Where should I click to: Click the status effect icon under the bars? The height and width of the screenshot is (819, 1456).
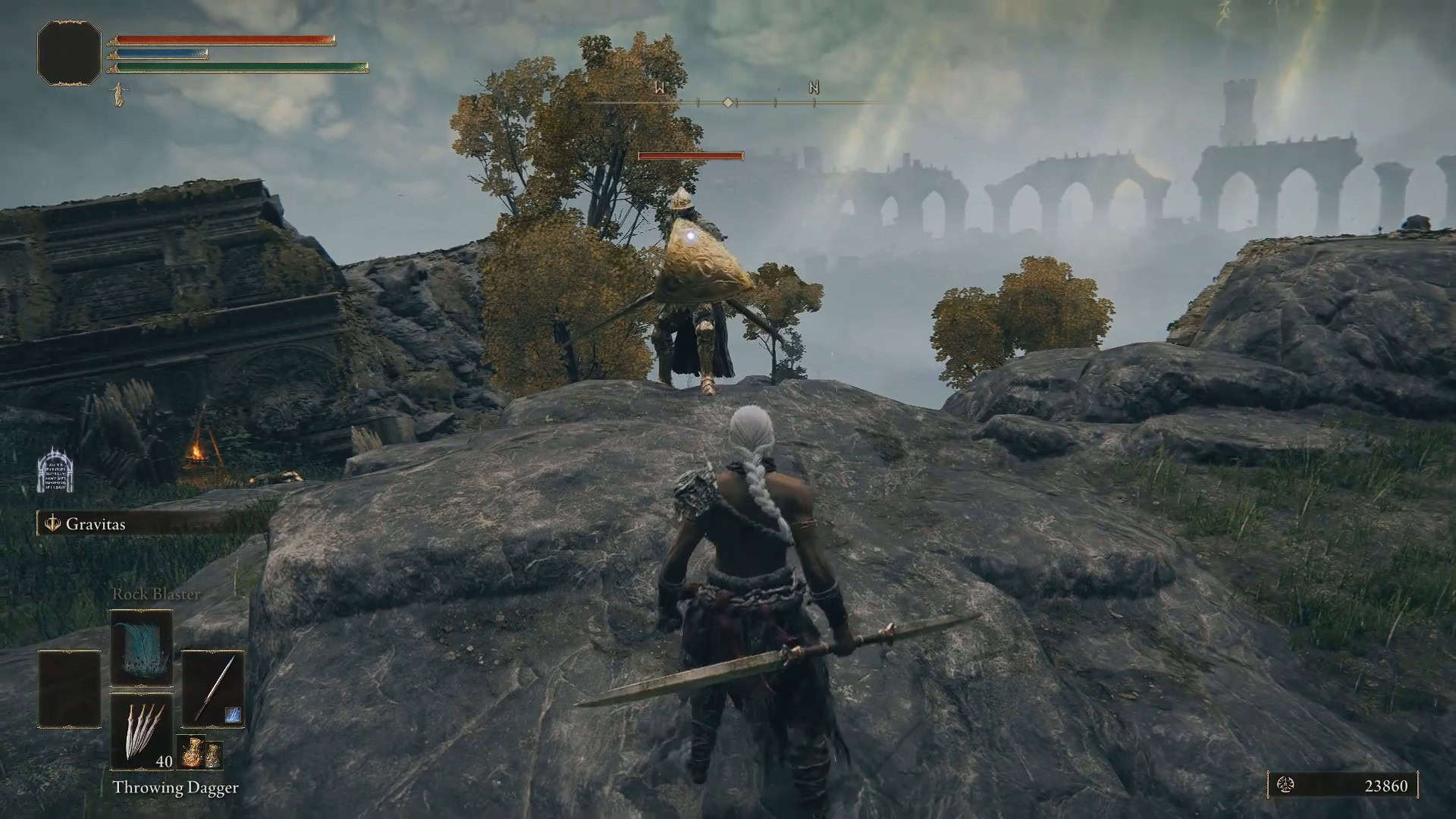(x=118, y=95)
